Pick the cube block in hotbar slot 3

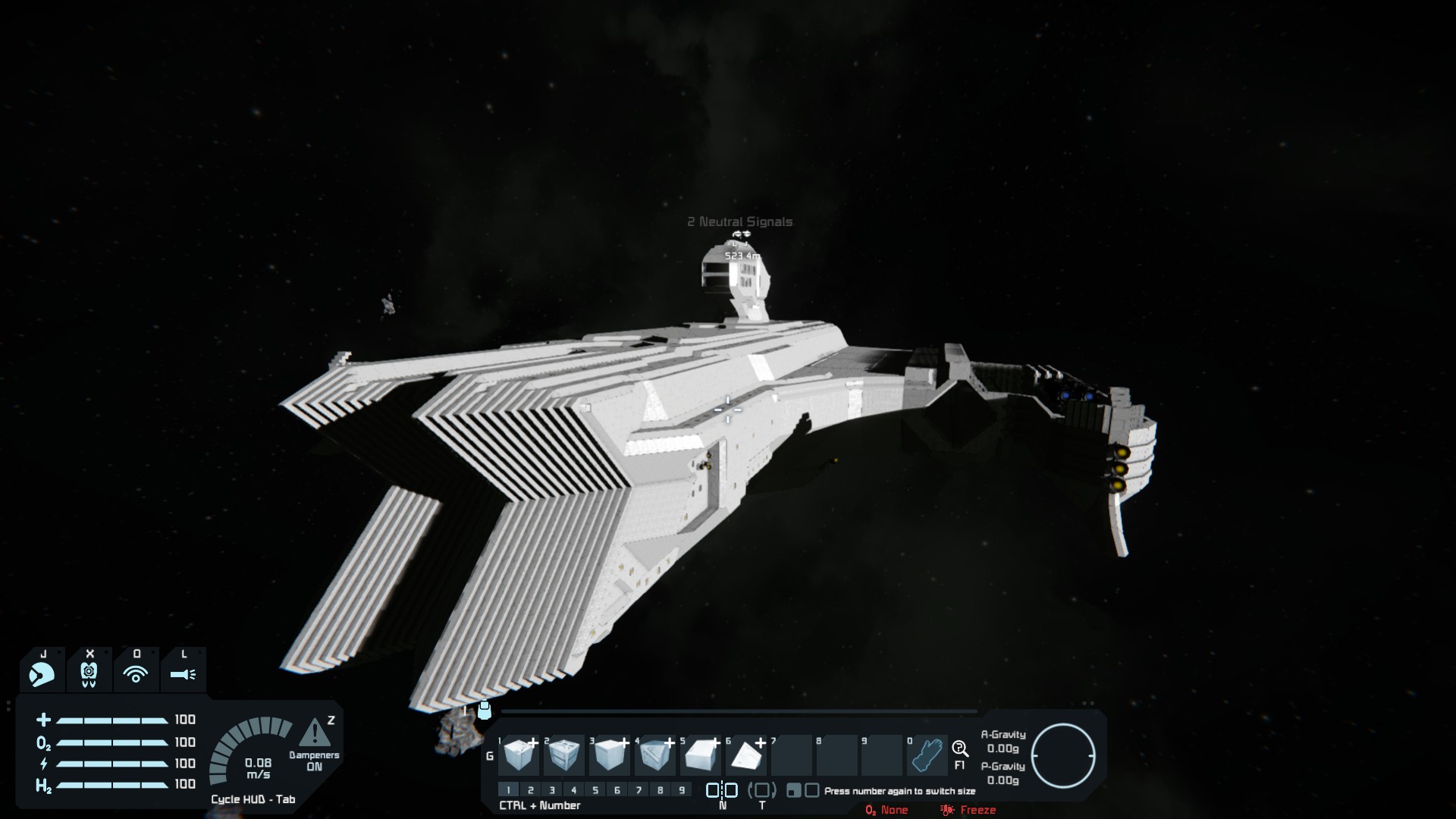point(610,755)
